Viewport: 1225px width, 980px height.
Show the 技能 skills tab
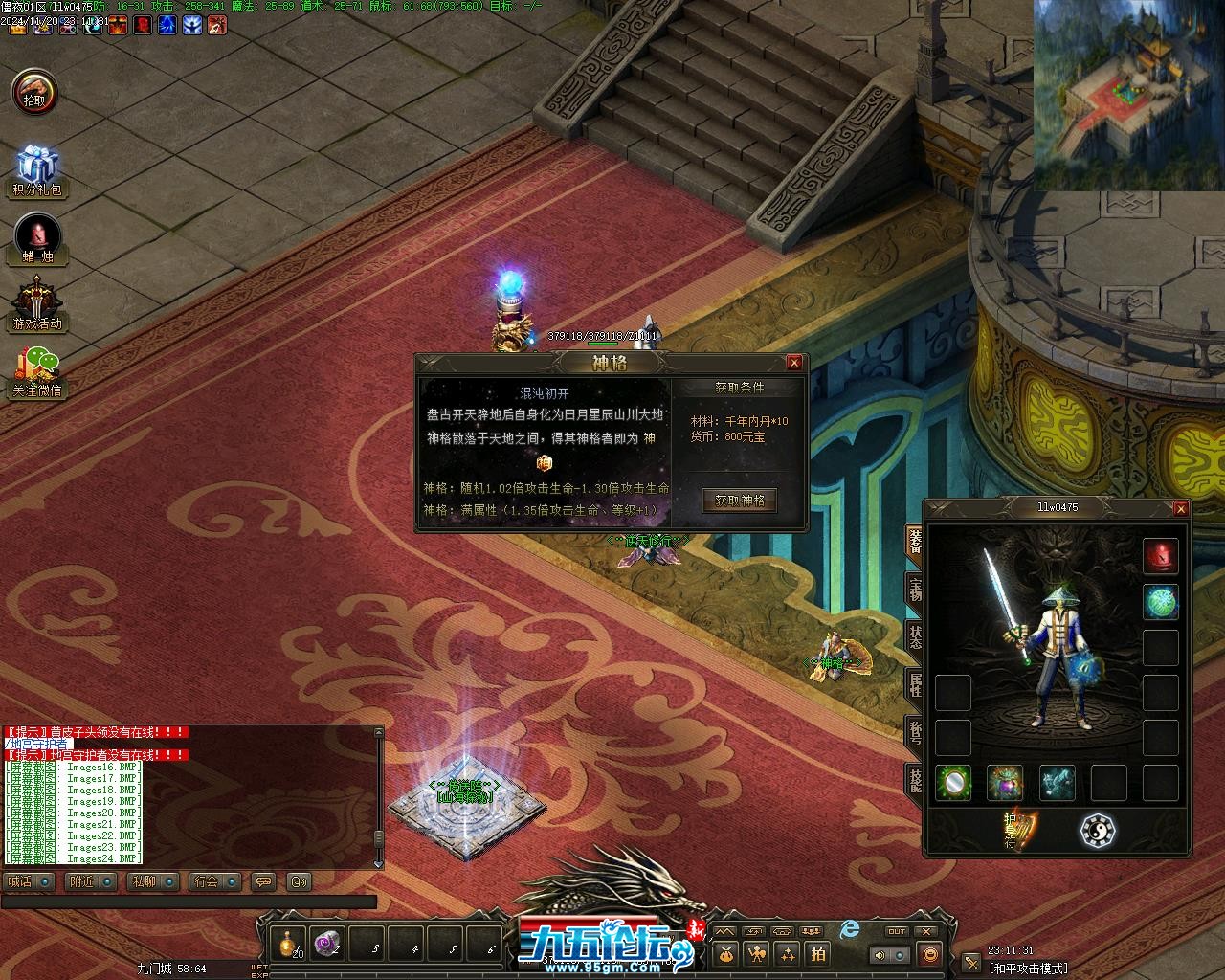[x=915, y=779]
